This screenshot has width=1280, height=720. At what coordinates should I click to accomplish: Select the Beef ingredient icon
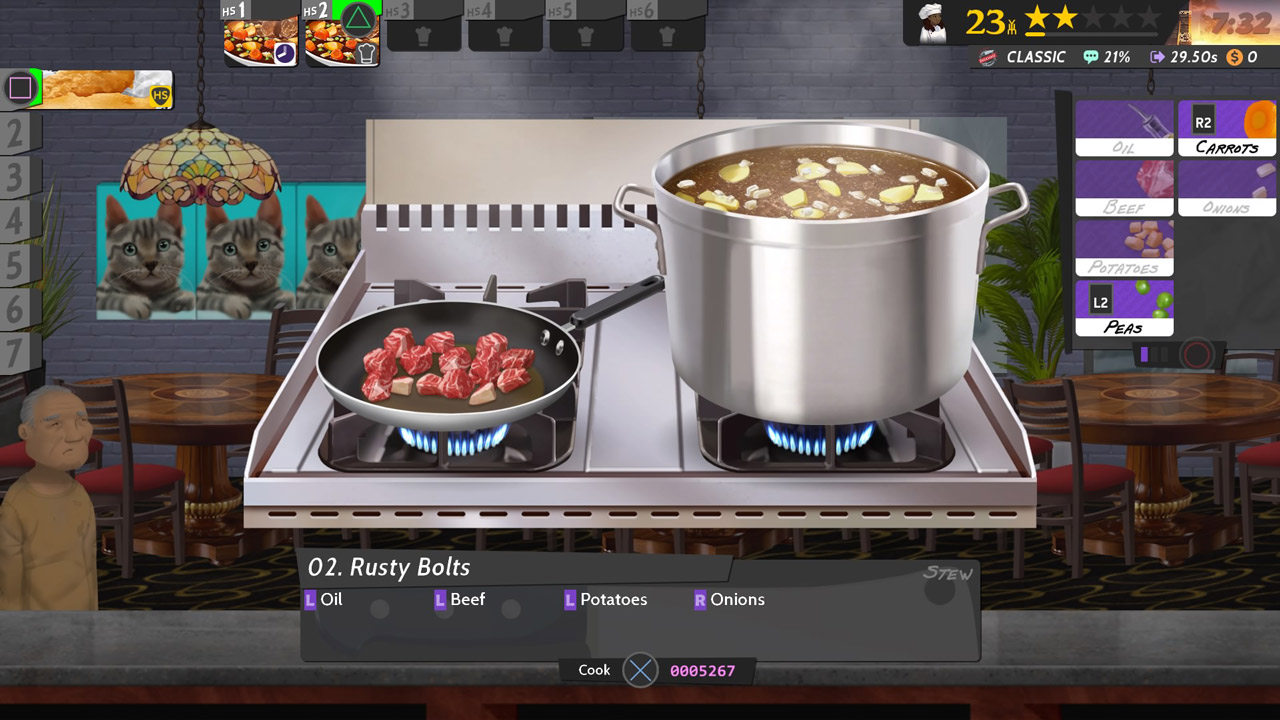click(1124, 188)
